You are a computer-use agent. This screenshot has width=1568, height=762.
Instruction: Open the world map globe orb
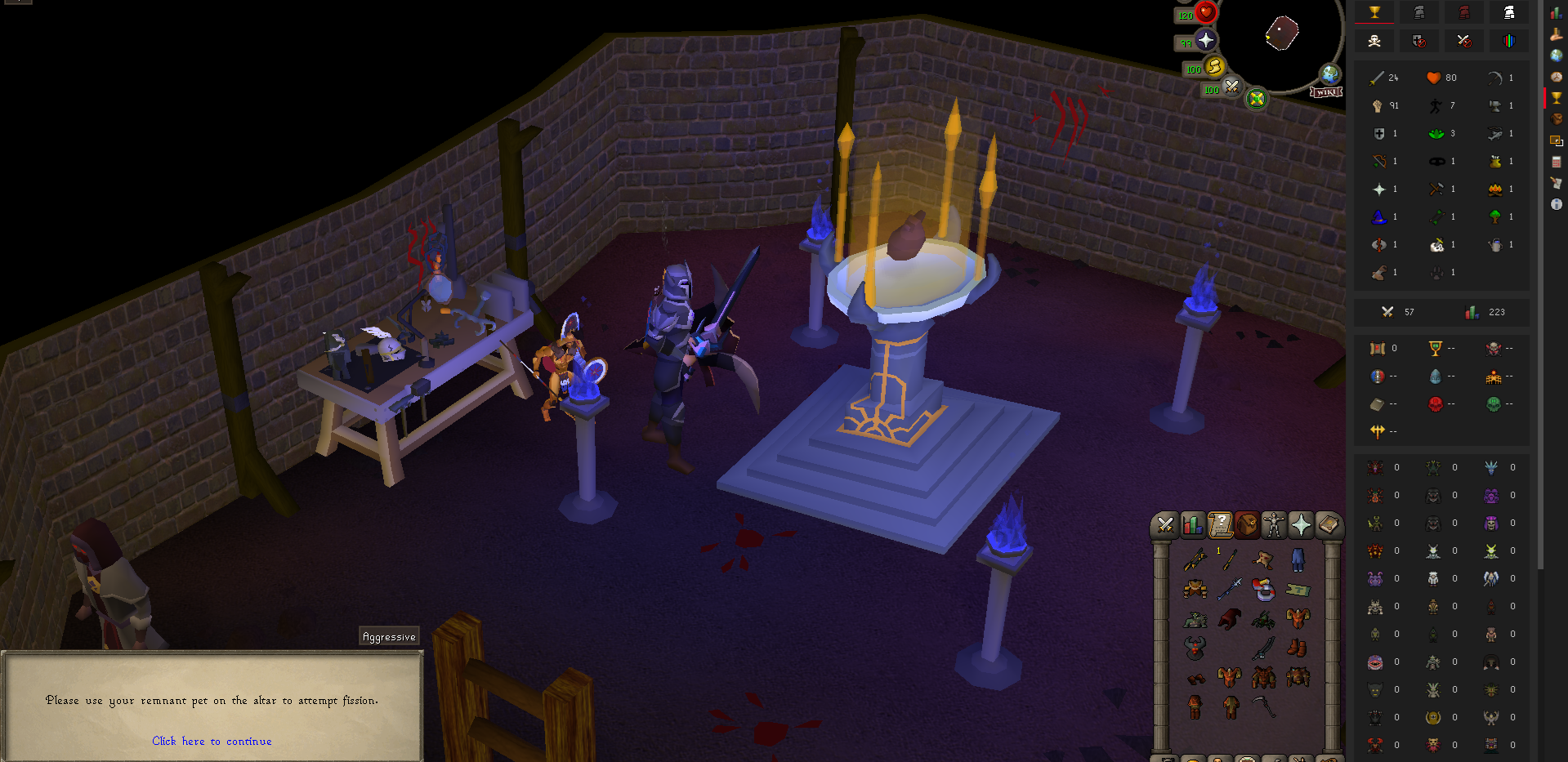click(1330, 74)
